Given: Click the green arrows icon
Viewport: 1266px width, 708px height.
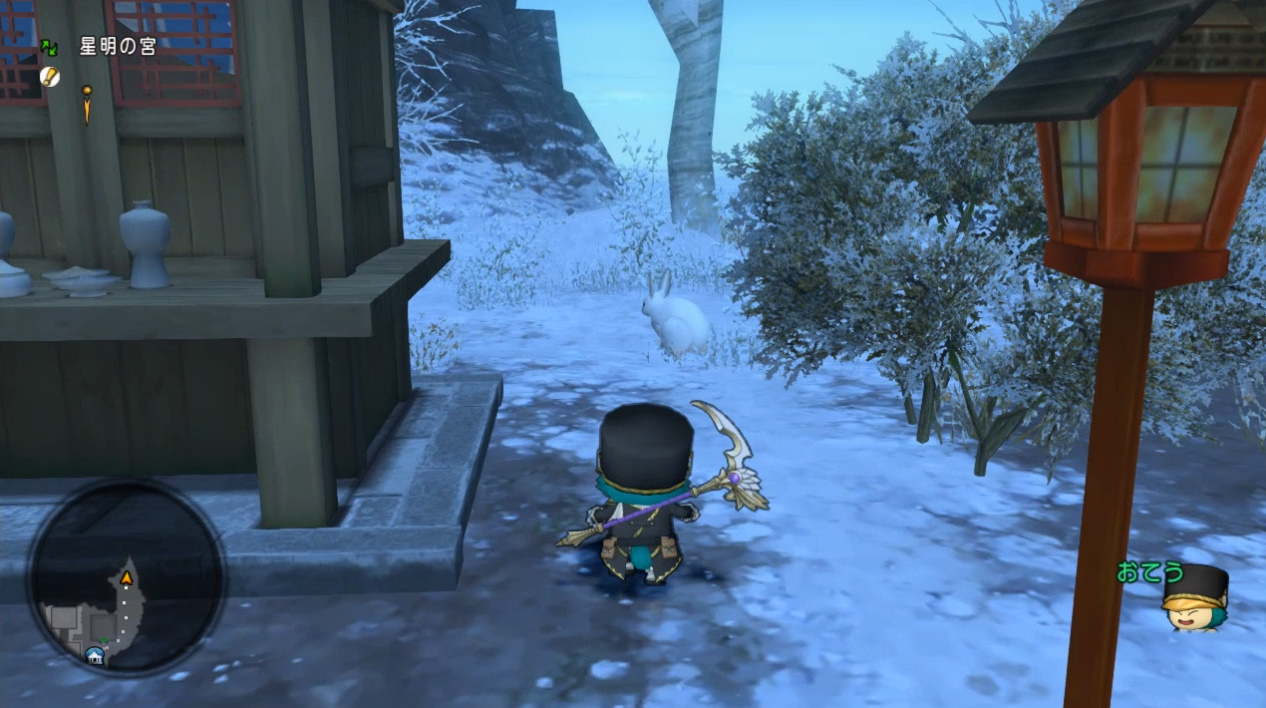Looking at the screenshot, I should [48, 47].
